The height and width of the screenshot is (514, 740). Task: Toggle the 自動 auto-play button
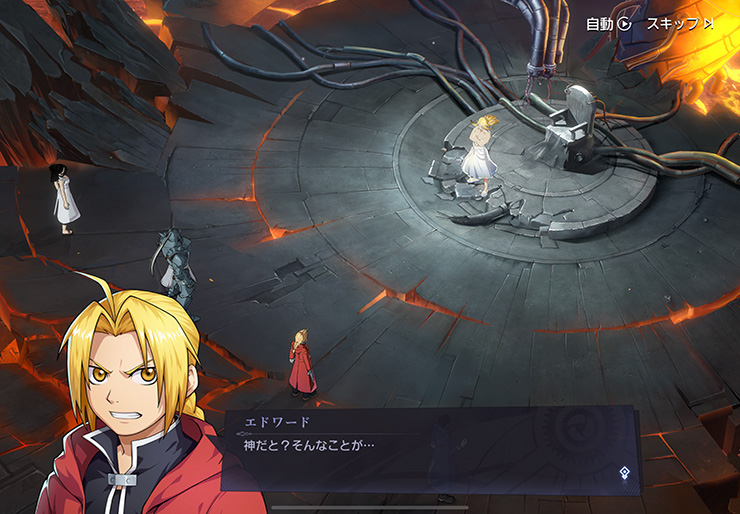[x=608, y=23]
